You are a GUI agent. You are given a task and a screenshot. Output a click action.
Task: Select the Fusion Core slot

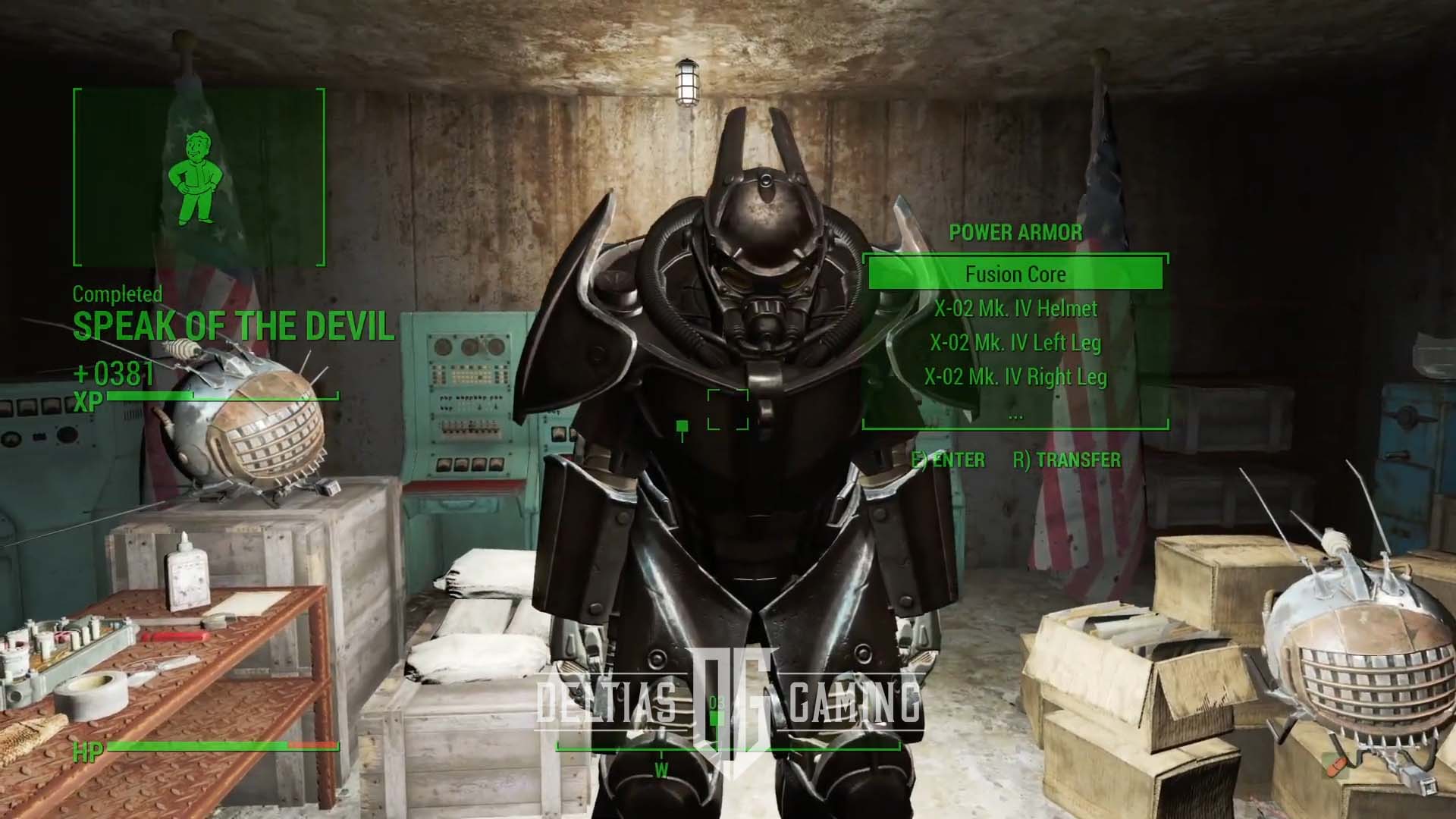1016,274
